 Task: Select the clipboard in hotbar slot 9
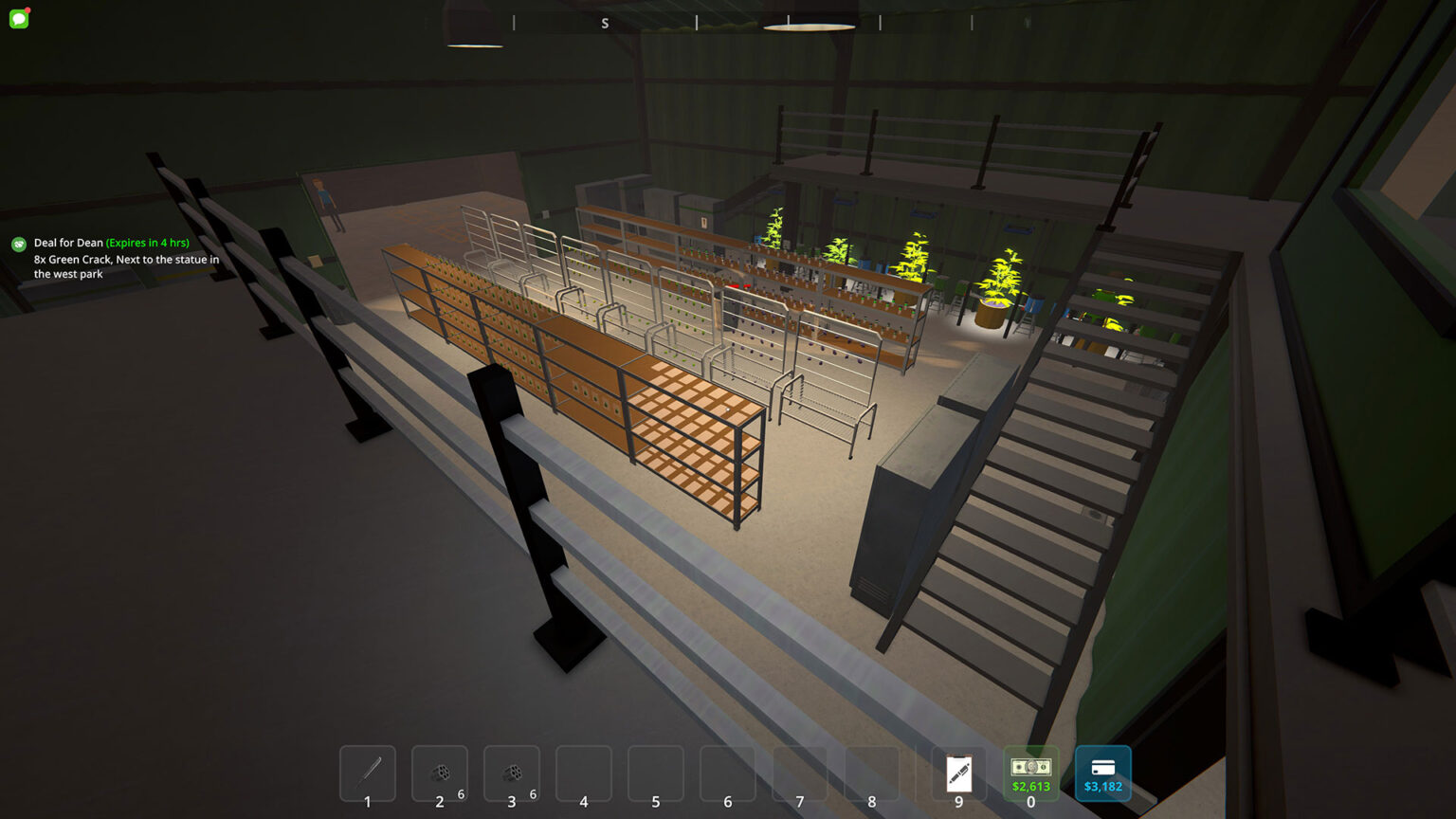click(x=958, y=773)
